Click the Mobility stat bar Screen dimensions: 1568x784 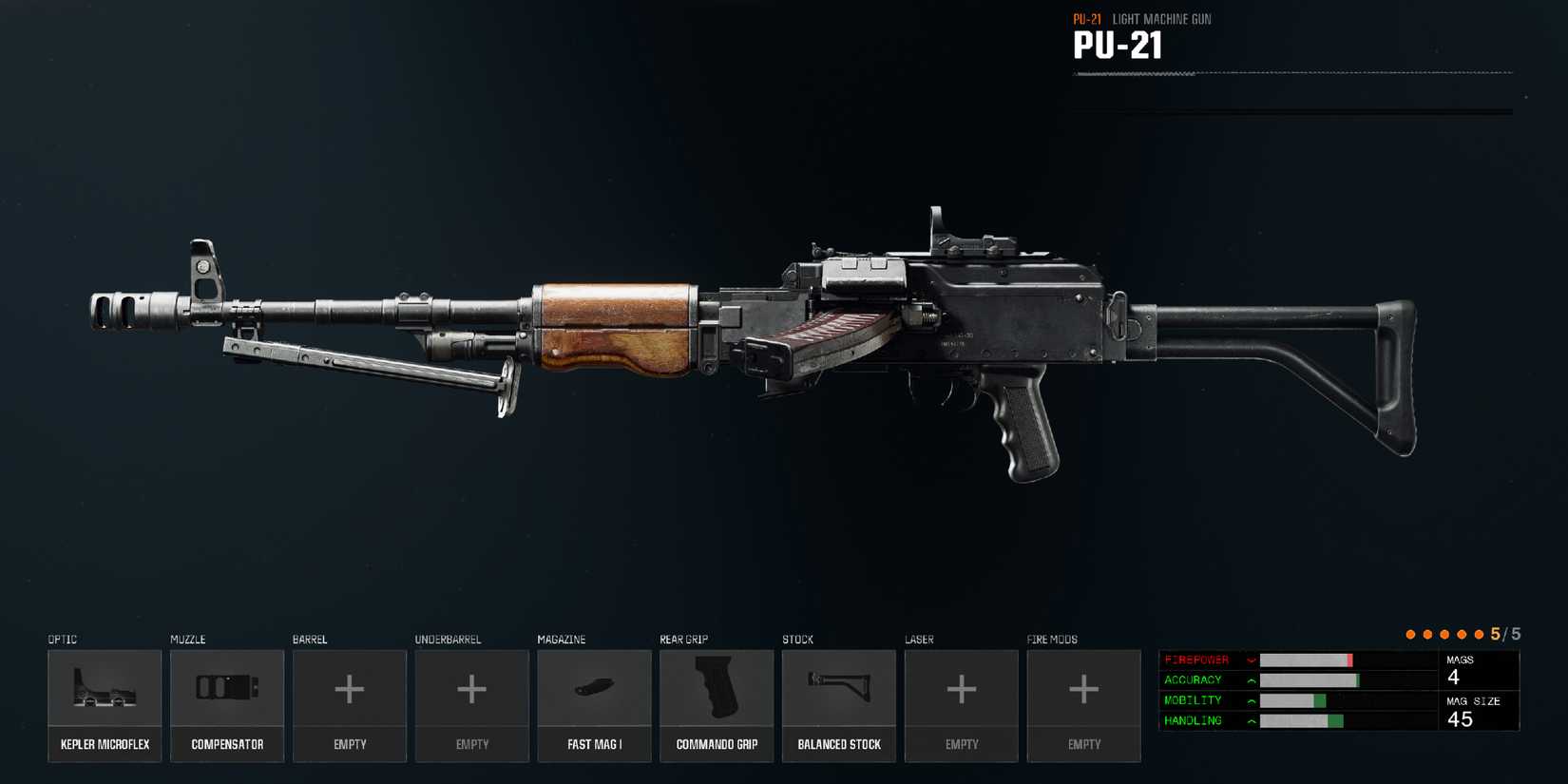[x=1311, y=699]
